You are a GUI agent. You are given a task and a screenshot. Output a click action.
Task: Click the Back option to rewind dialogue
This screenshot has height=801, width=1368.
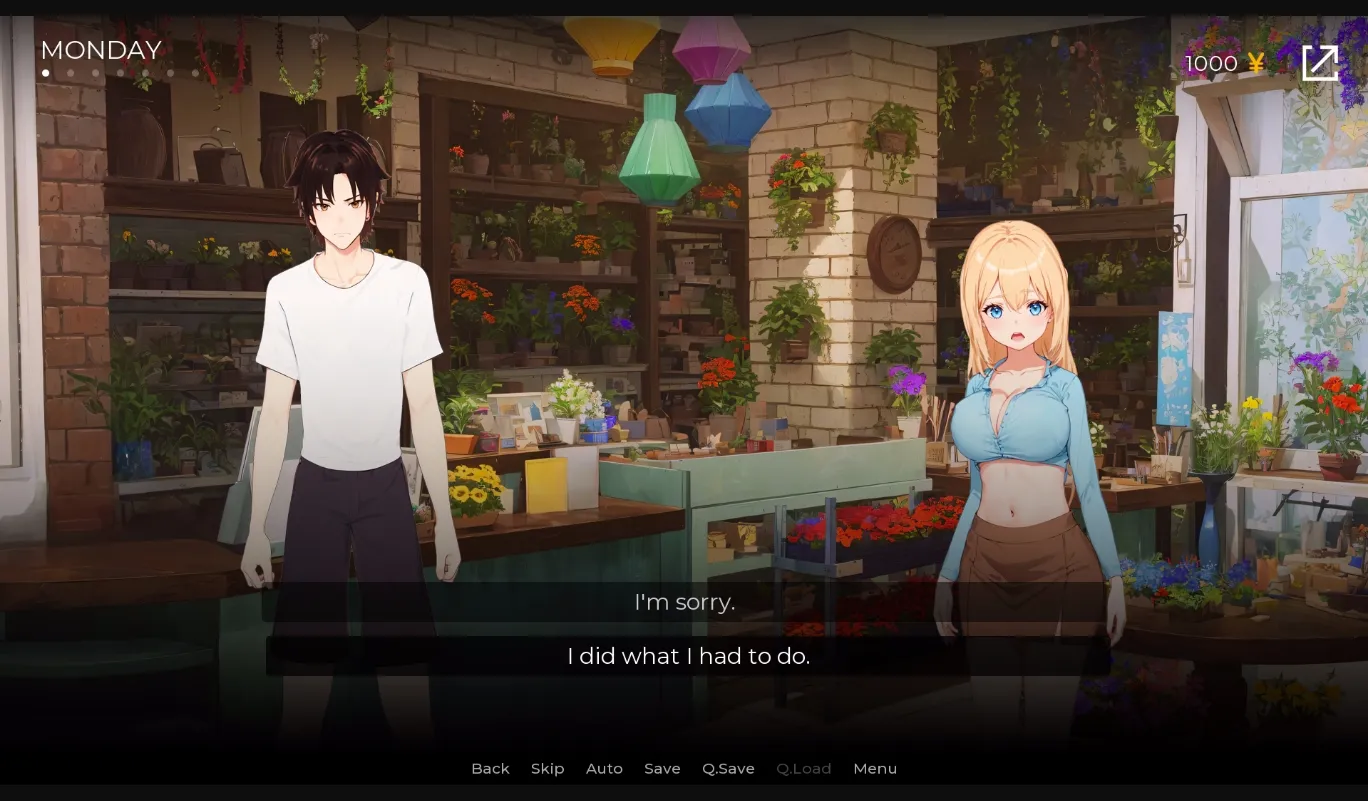click(x=490, y=768)
